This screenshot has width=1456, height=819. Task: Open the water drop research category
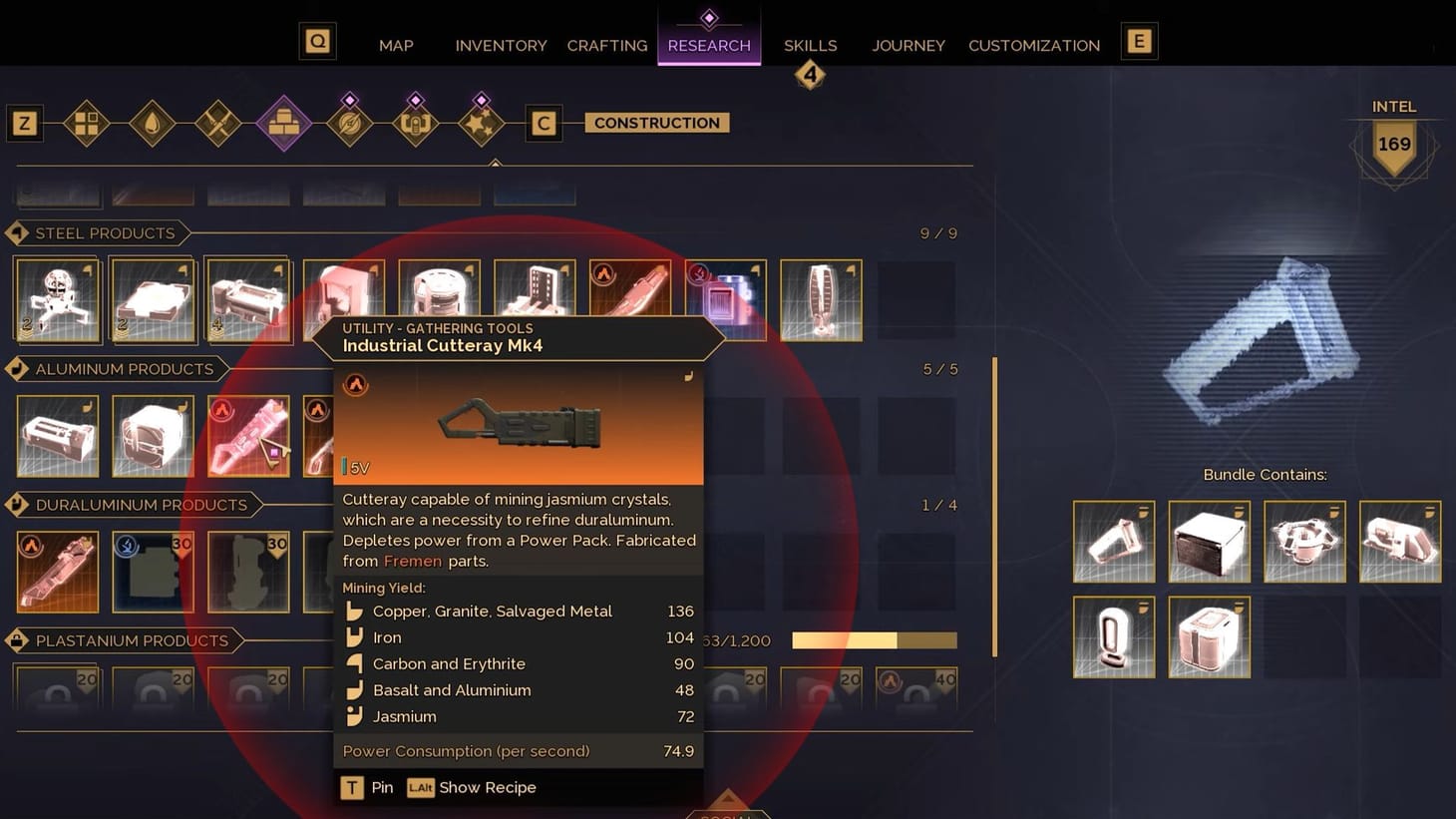point(153,123)
